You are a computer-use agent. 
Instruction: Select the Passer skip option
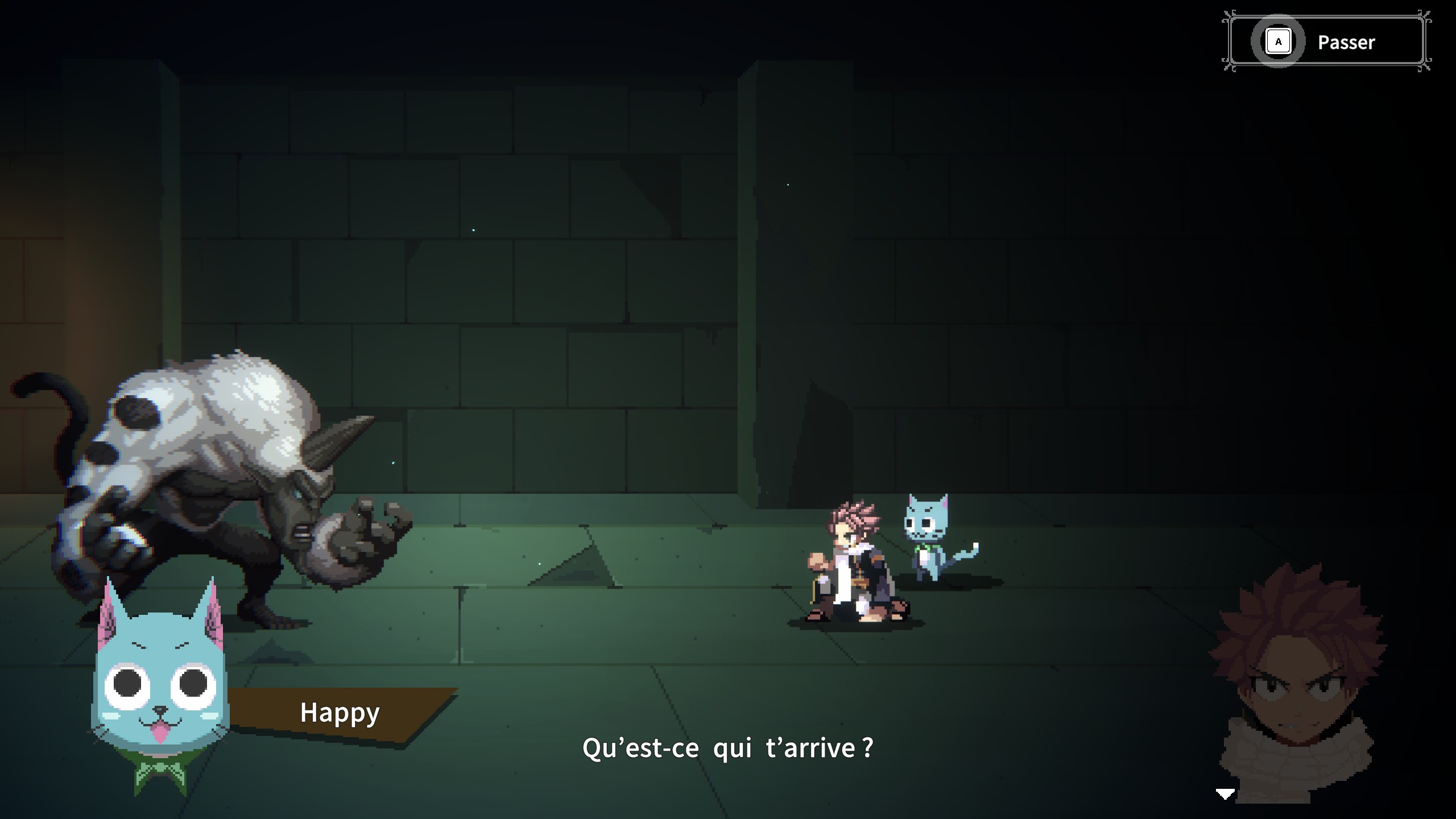pos(1346,42)
